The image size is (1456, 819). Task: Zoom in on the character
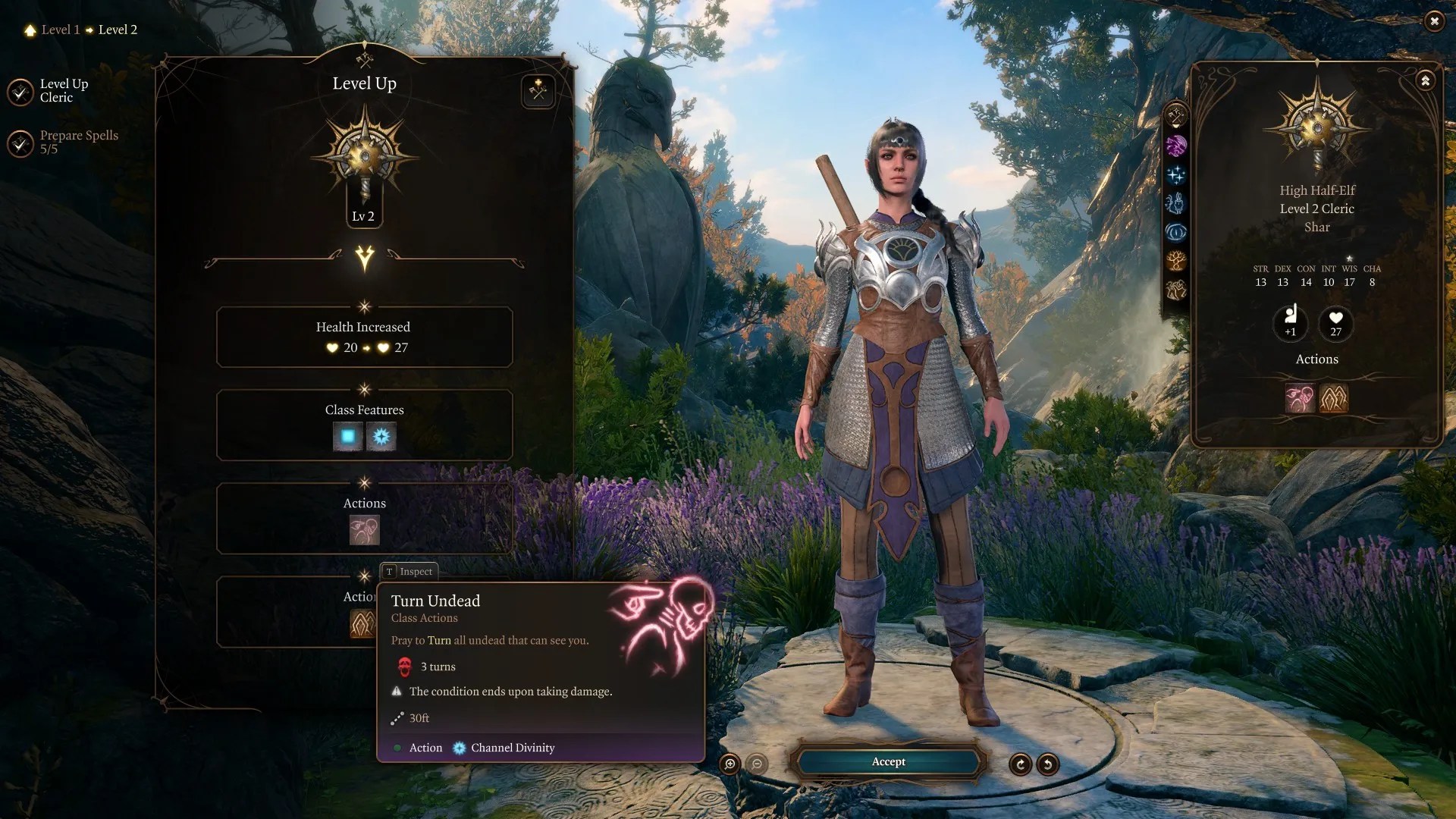tap(730, 764)
